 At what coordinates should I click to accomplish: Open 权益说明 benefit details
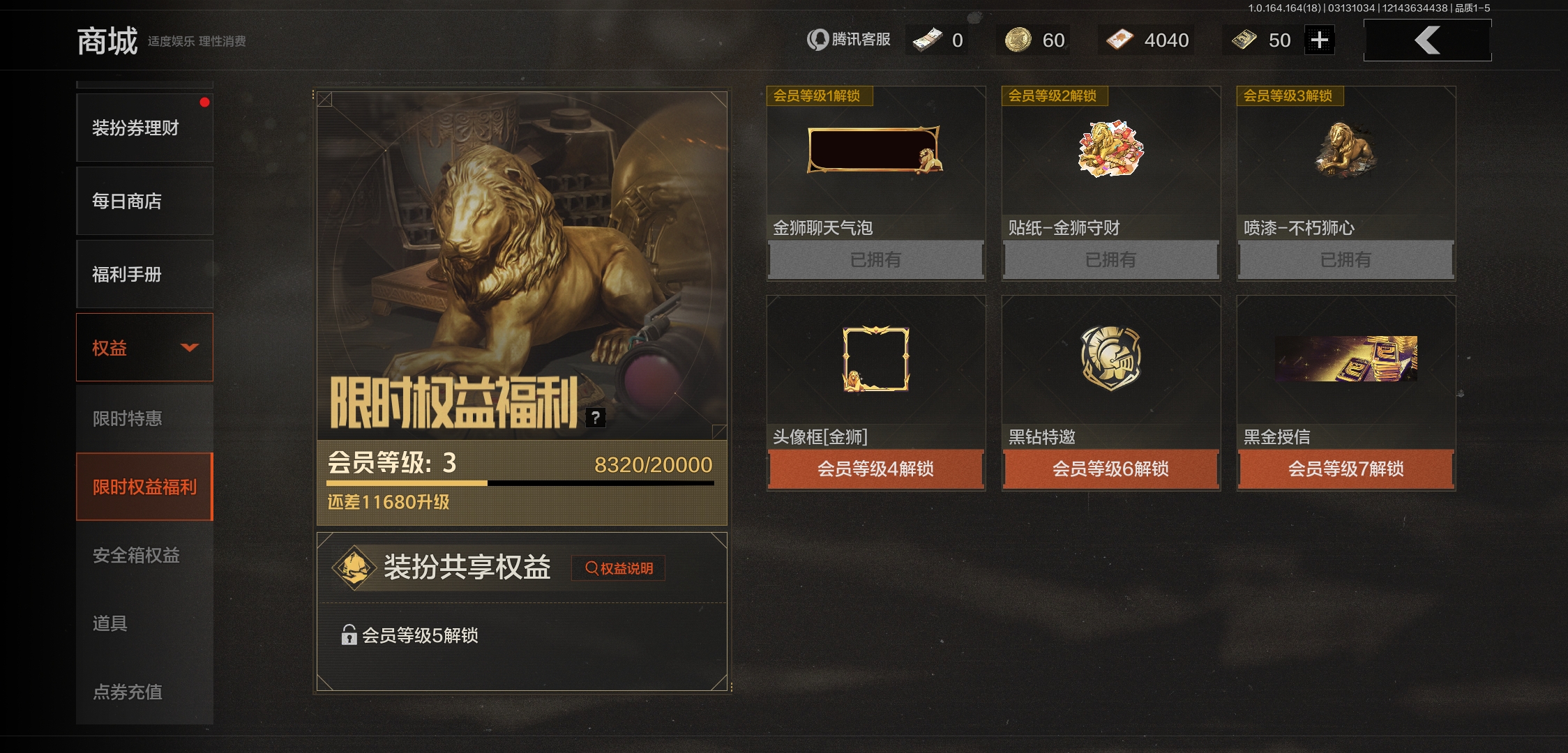[618, 568]
